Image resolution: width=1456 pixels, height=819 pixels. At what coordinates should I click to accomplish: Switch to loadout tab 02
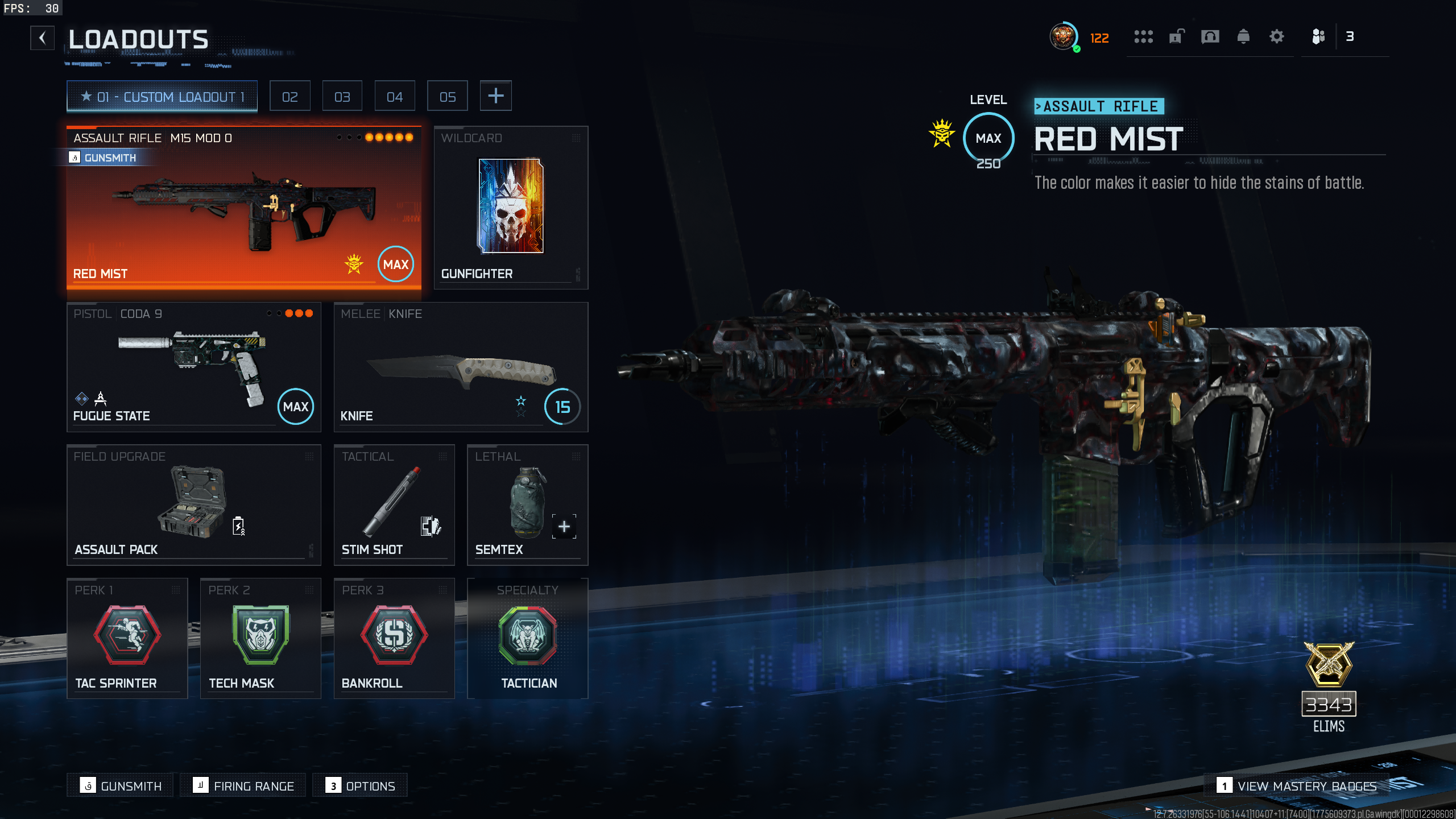click(x=290, y=97)
